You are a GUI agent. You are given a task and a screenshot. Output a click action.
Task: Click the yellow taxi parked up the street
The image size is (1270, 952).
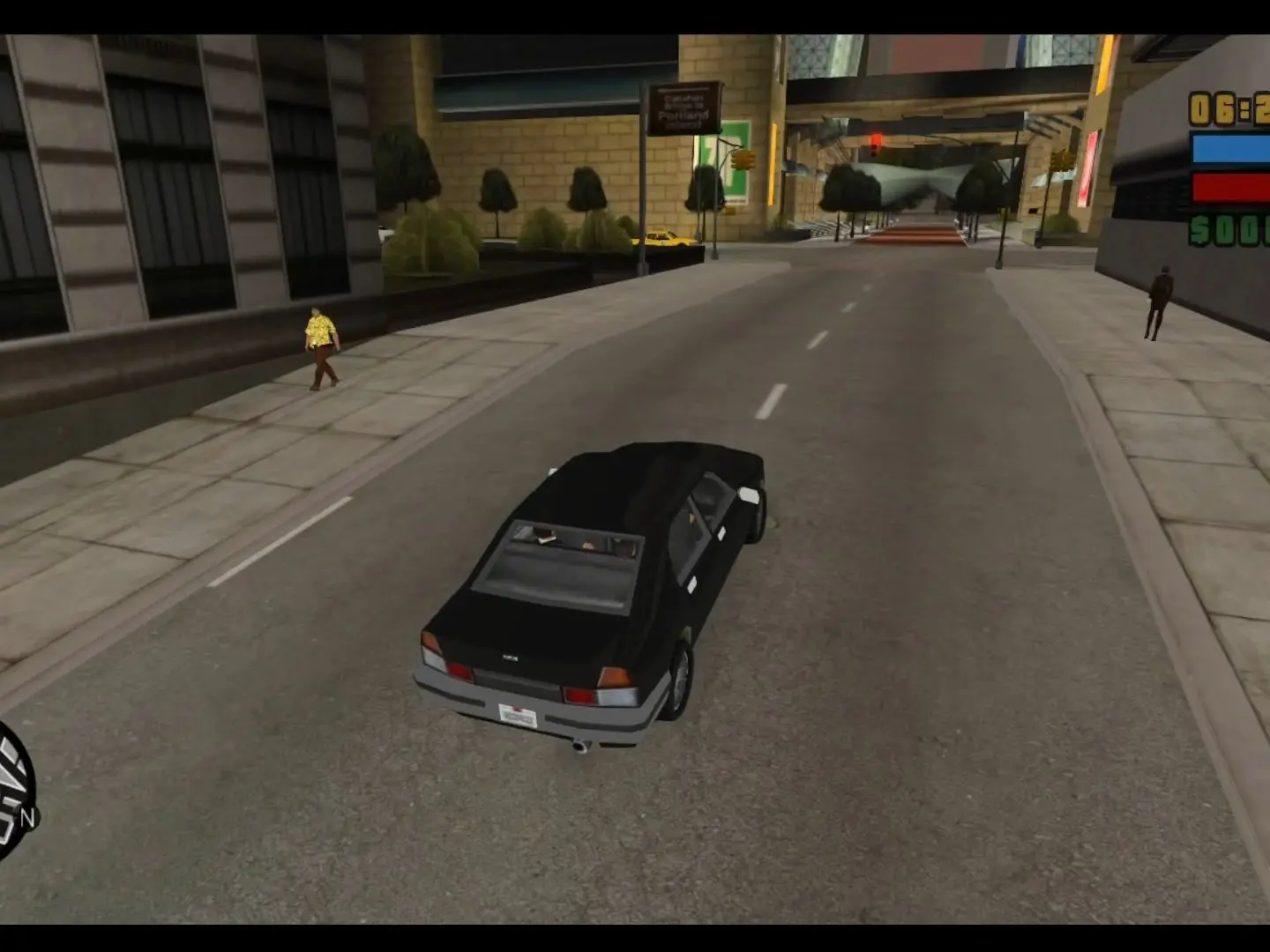click(x=663, y=238)
